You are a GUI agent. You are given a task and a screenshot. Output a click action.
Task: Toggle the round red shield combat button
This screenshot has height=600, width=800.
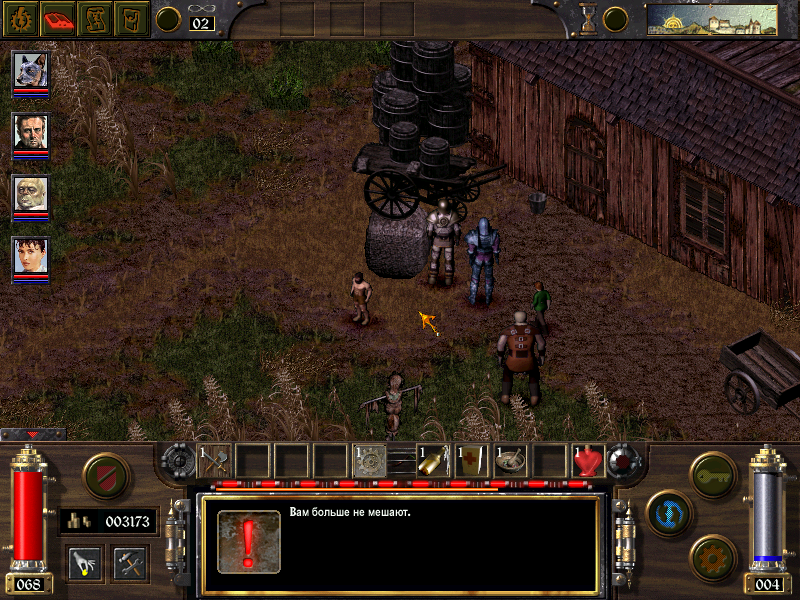pos(107,475)
